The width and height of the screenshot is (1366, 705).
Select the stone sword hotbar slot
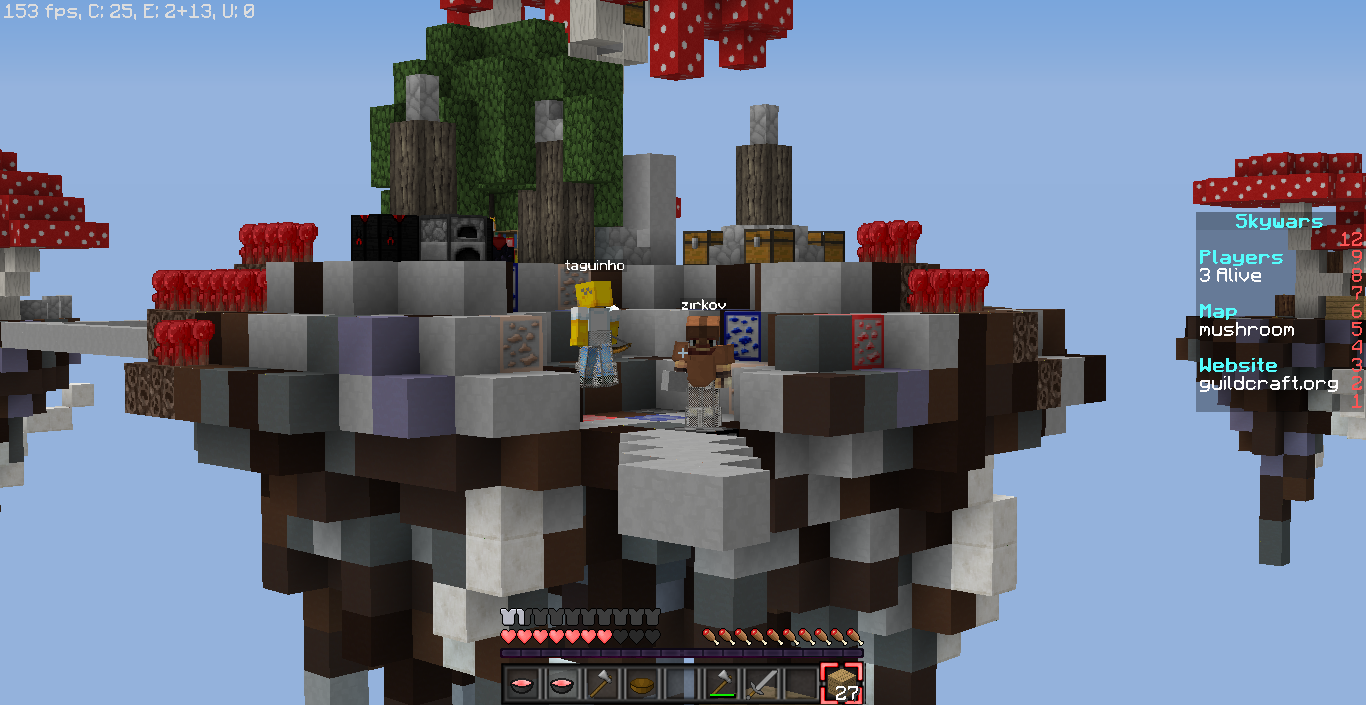point(762,684)
